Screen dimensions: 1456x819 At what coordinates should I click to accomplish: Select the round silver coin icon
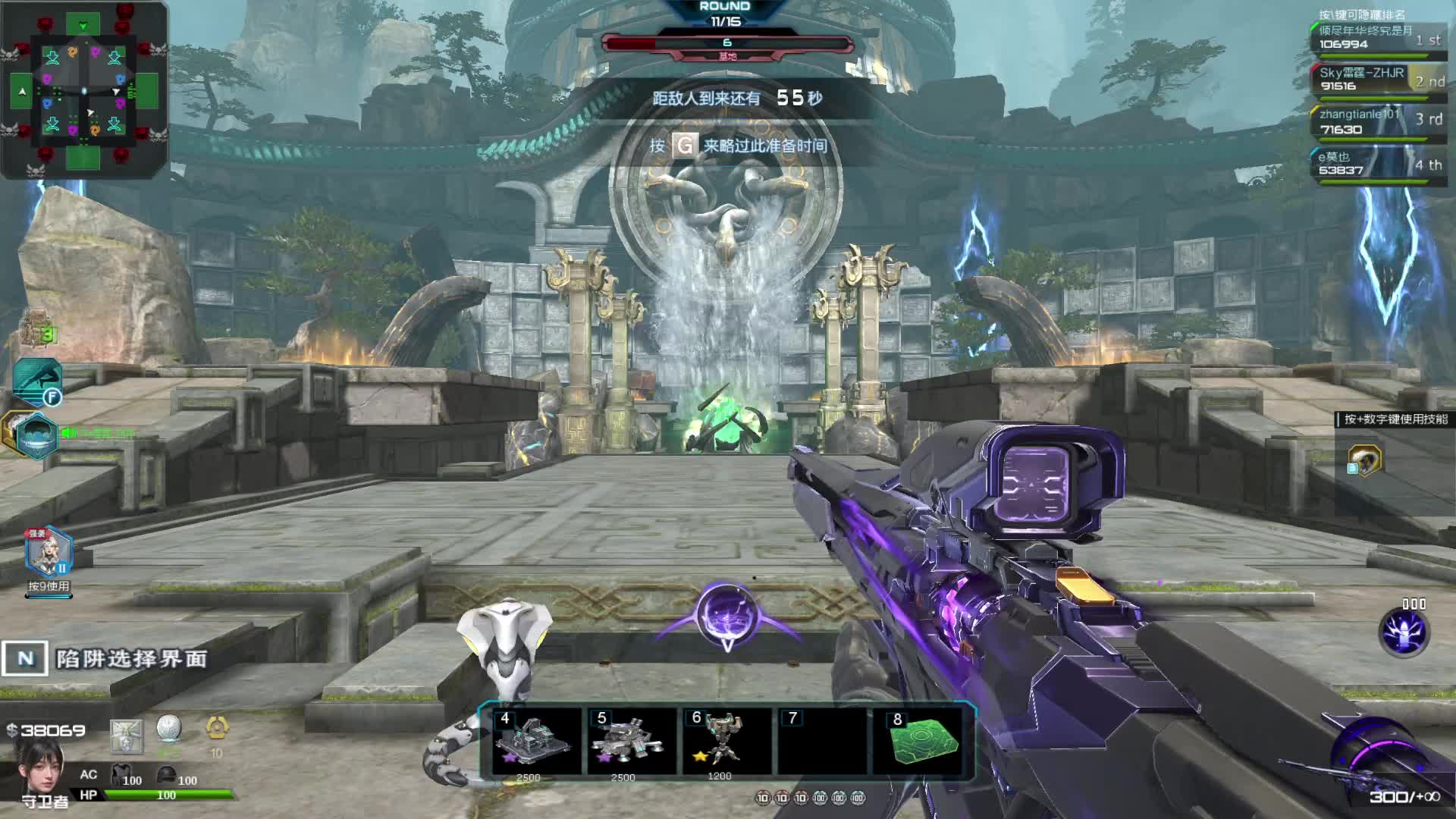[168, 729]
